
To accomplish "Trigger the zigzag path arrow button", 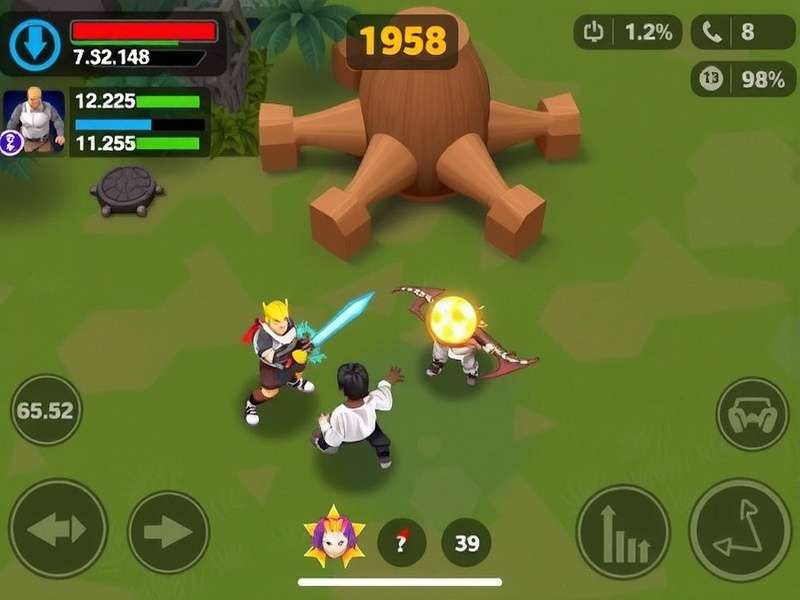I will coord(740,530).
